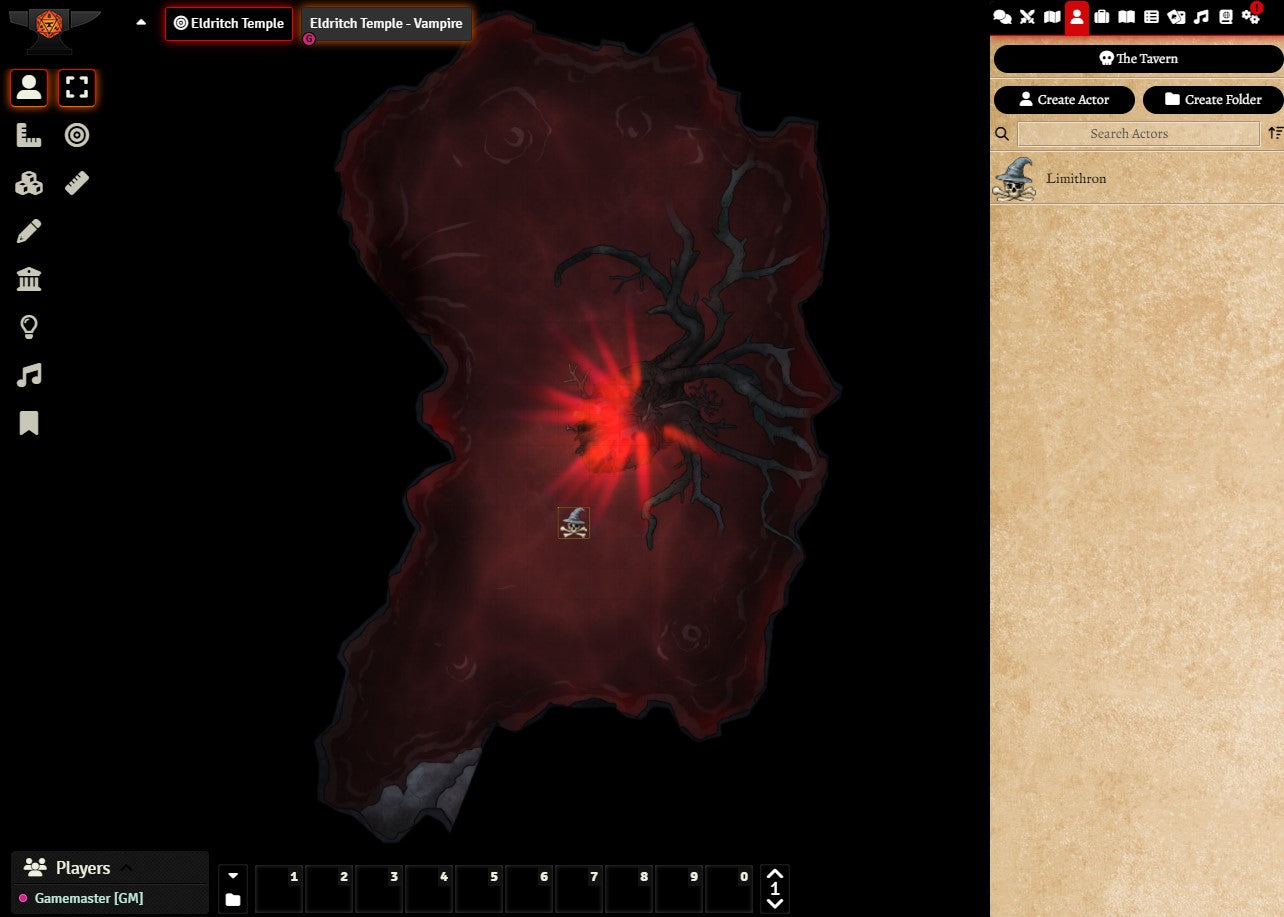Click the Create Actor button

1064,100
